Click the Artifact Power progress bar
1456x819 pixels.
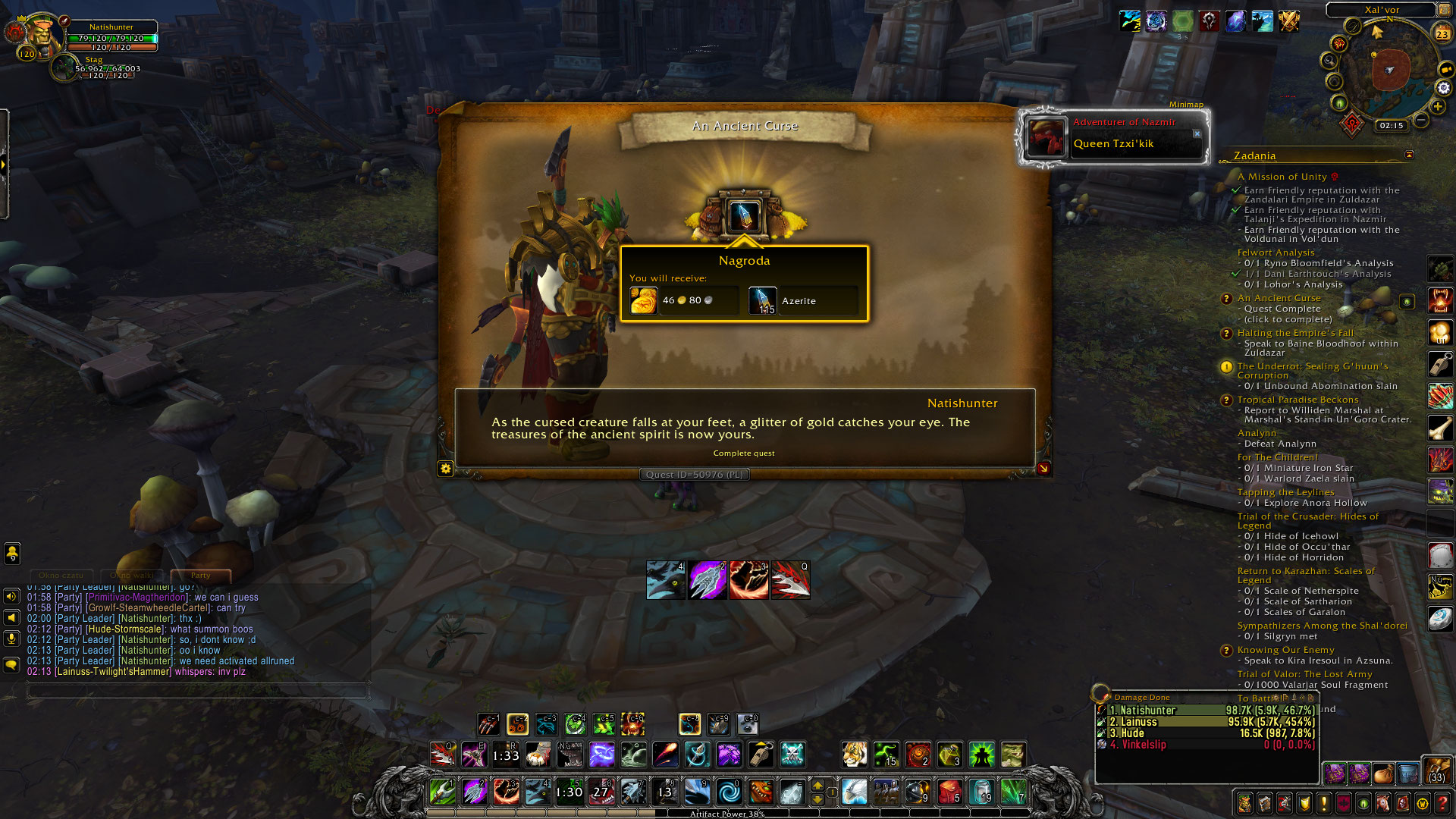(726, 813)
